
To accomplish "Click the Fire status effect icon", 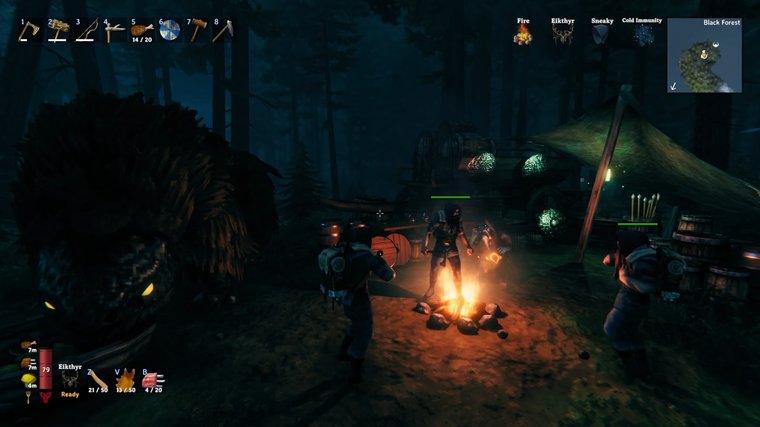I will point(523,35).
